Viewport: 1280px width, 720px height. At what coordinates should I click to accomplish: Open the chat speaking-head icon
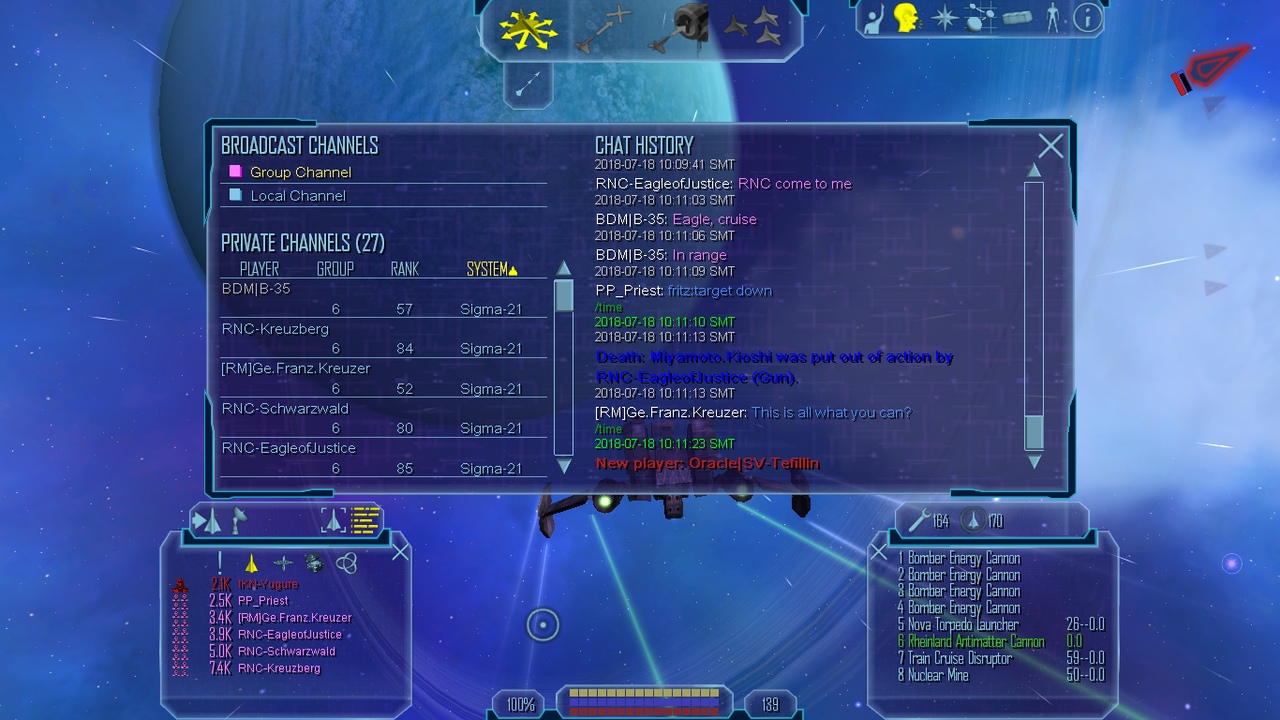[x=907, y=18]
